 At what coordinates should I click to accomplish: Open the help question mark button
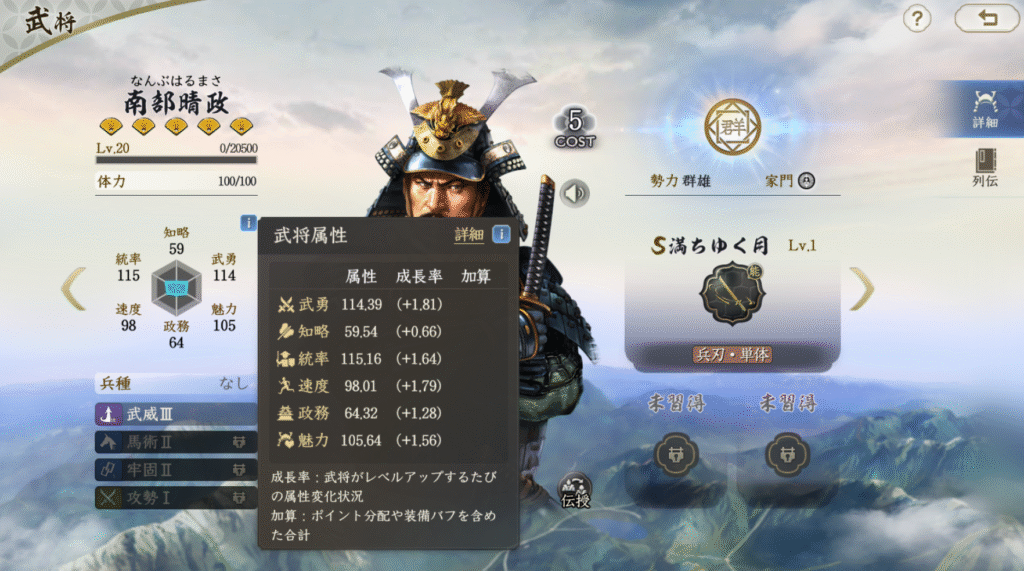[917, 18]
